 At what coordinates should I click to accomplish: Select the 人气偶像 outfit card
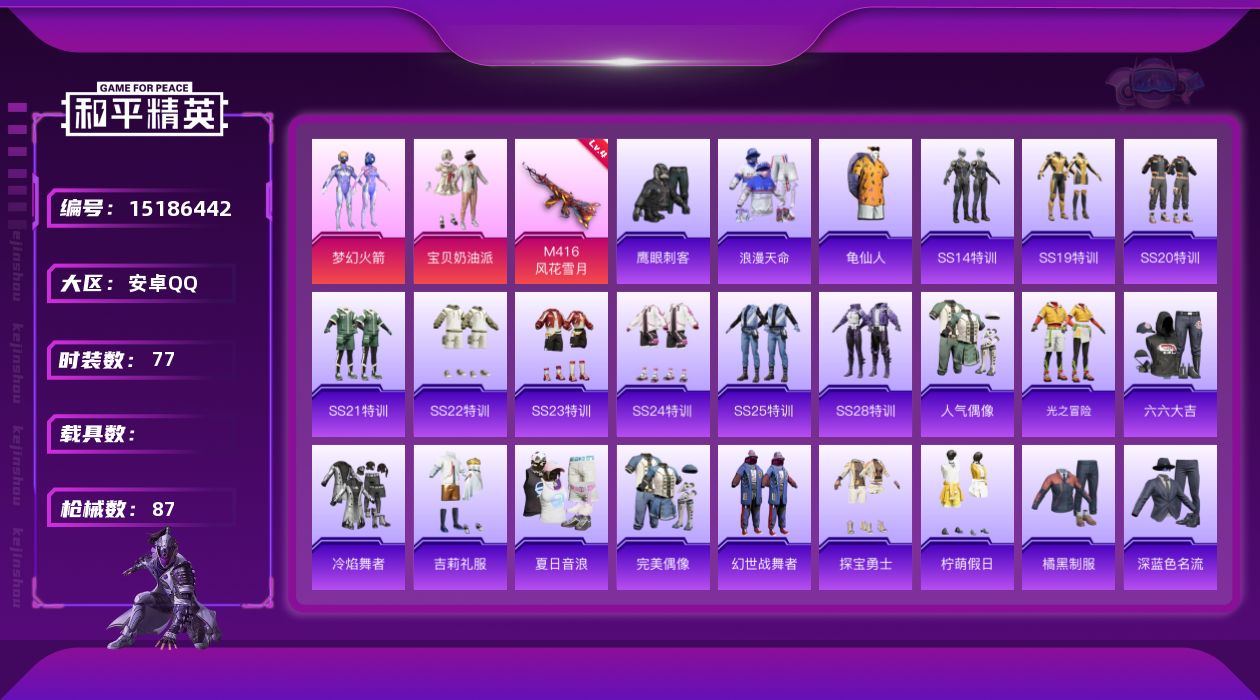tap(967, 364)
